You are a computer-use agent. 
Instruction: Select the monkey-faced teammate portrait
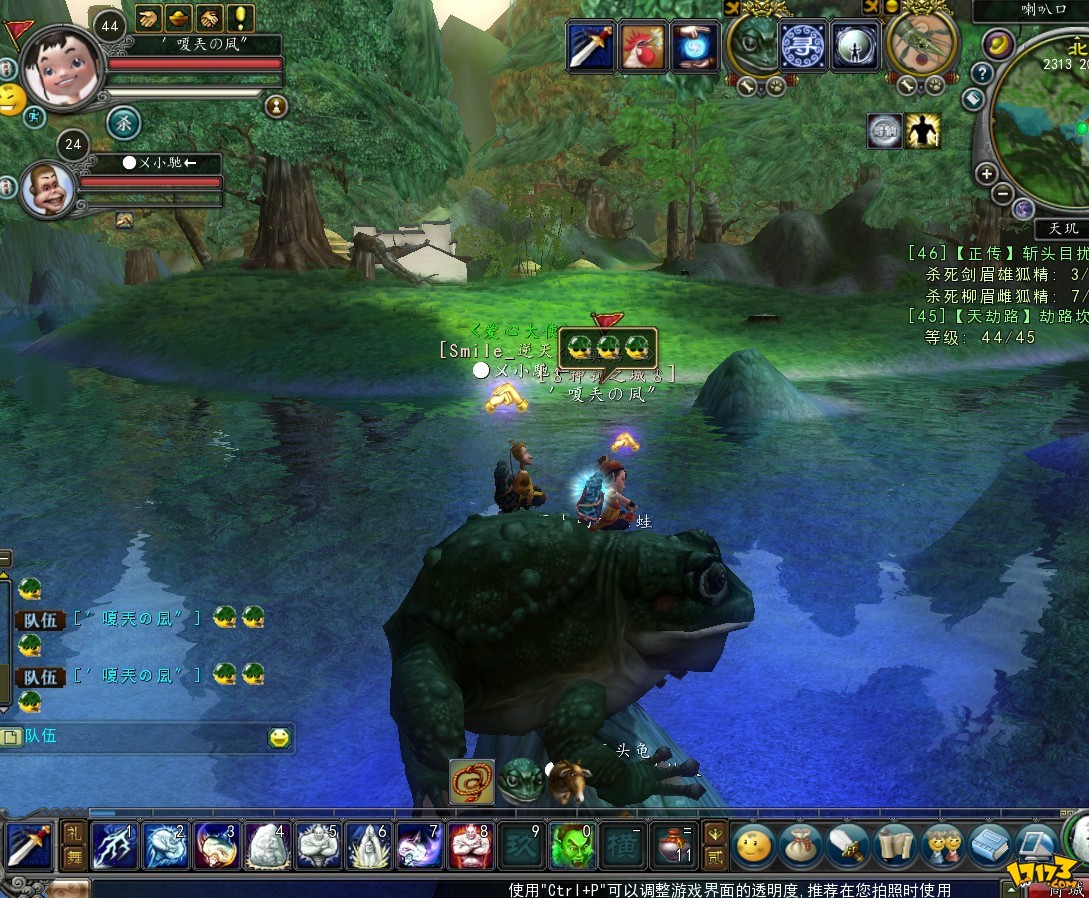(x=47, y=189)
